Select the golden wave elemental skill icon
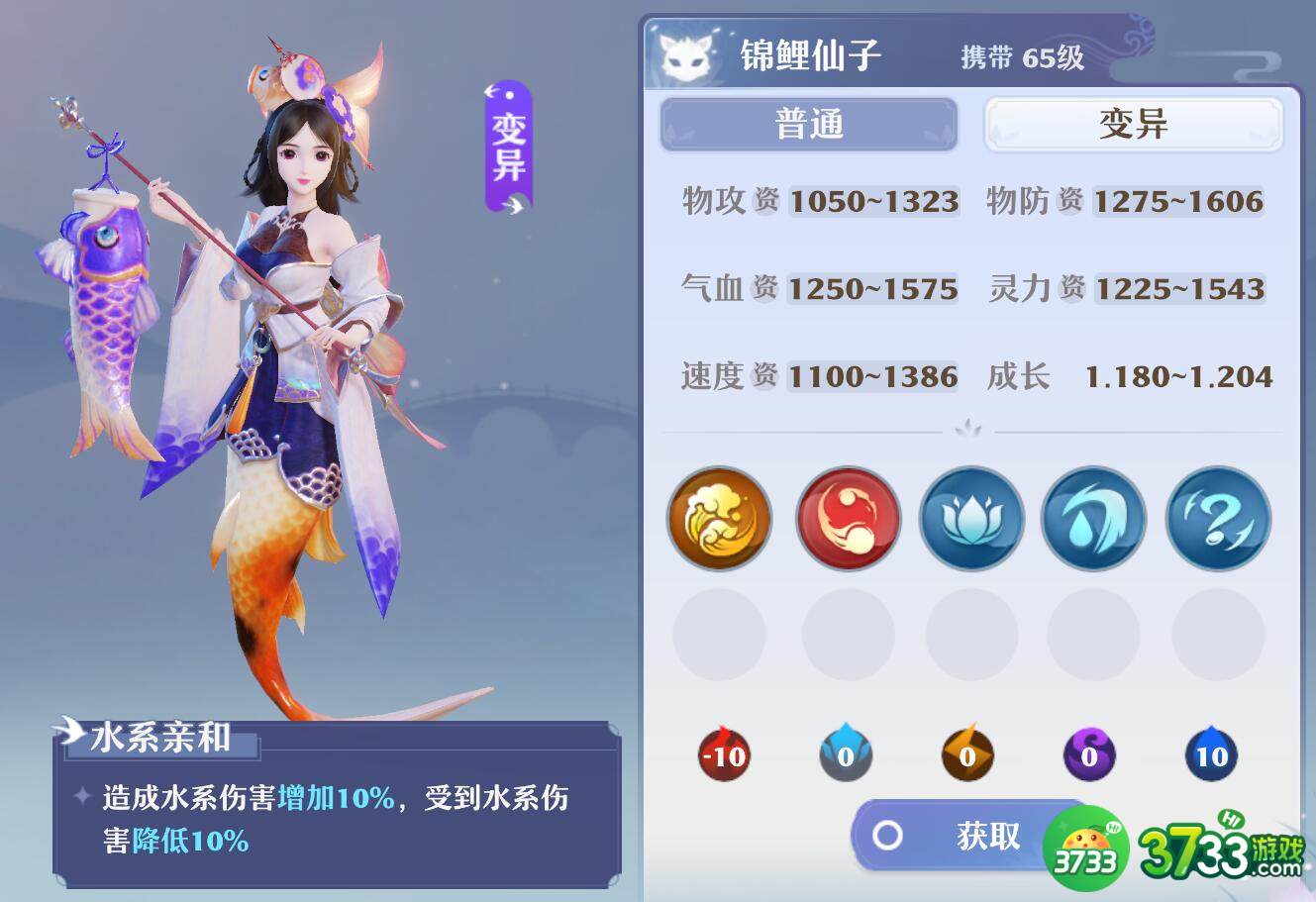 (720, 520)
